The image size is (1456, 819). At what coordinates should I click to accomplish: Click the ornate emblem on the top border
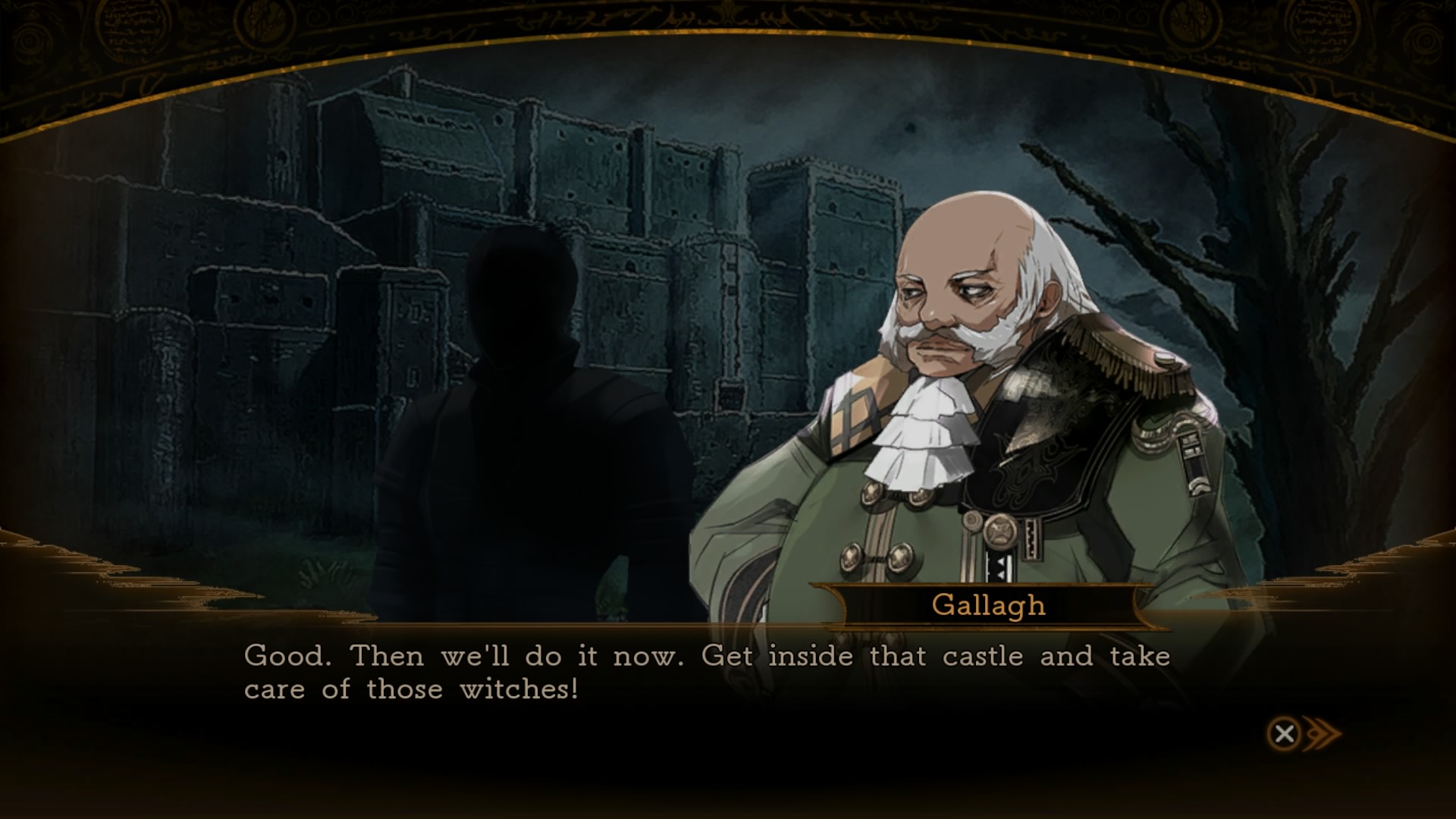tap(728, 15)
